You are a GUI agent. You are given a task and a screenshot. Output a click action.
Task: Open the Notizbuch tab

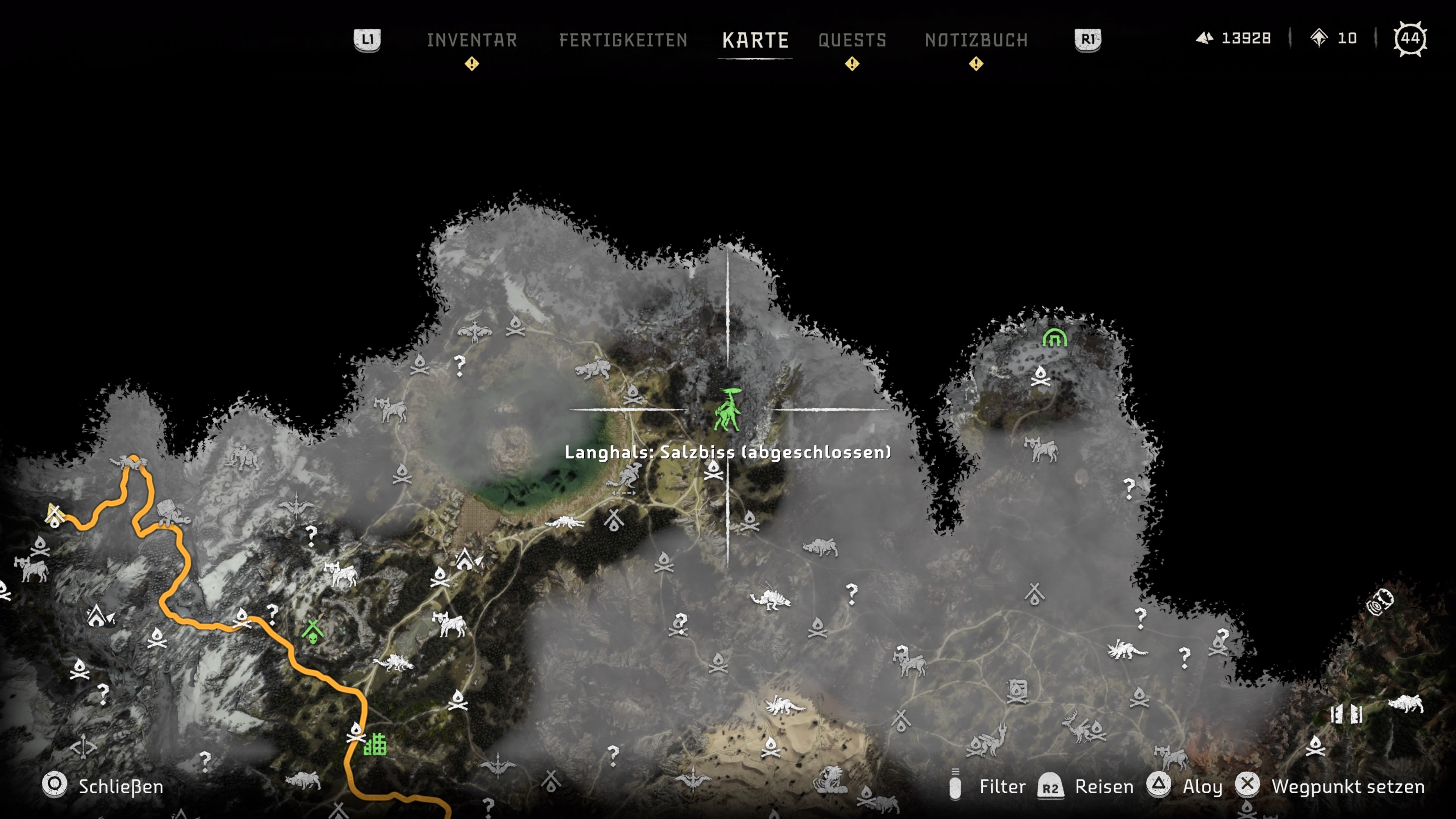click(976, 40)
